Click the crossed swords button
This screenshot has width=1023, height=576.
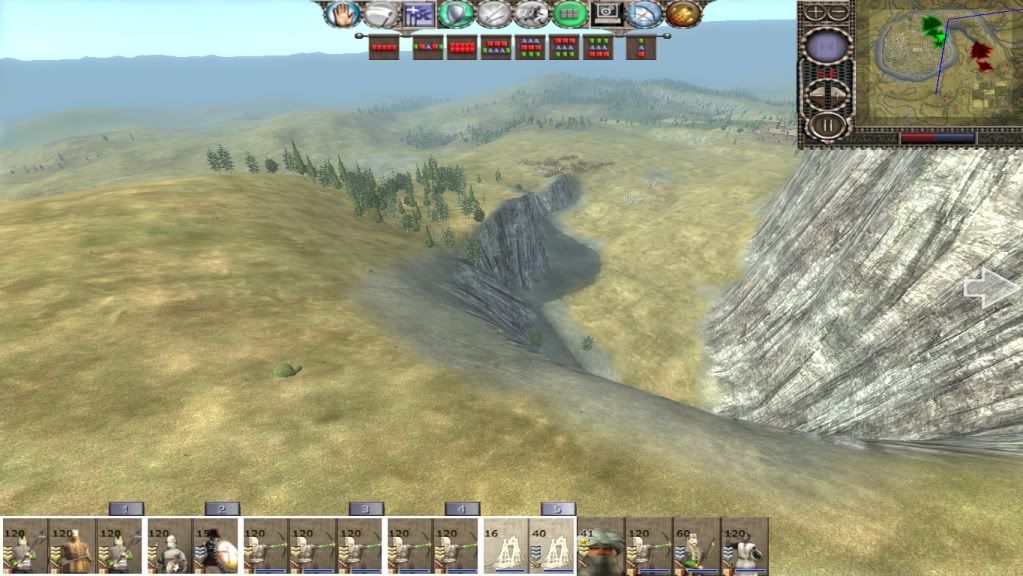click(494, 14)
